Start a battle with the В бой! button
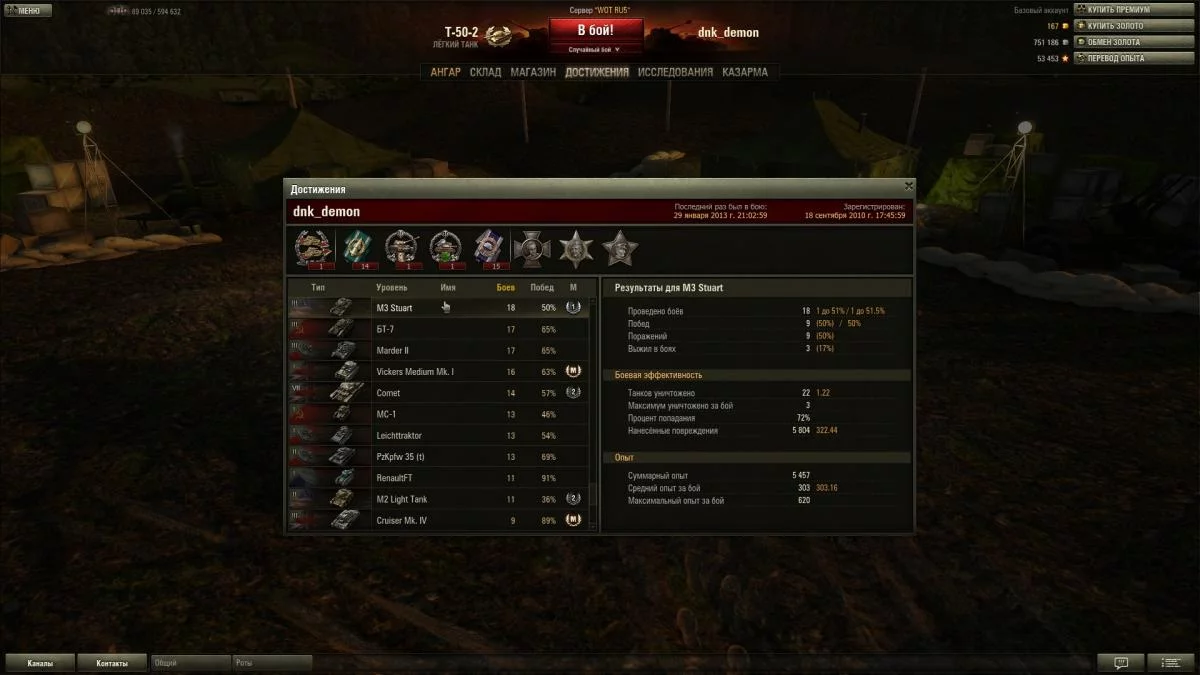This screenshot has width=1200, height=675. [x=596, y=30]
